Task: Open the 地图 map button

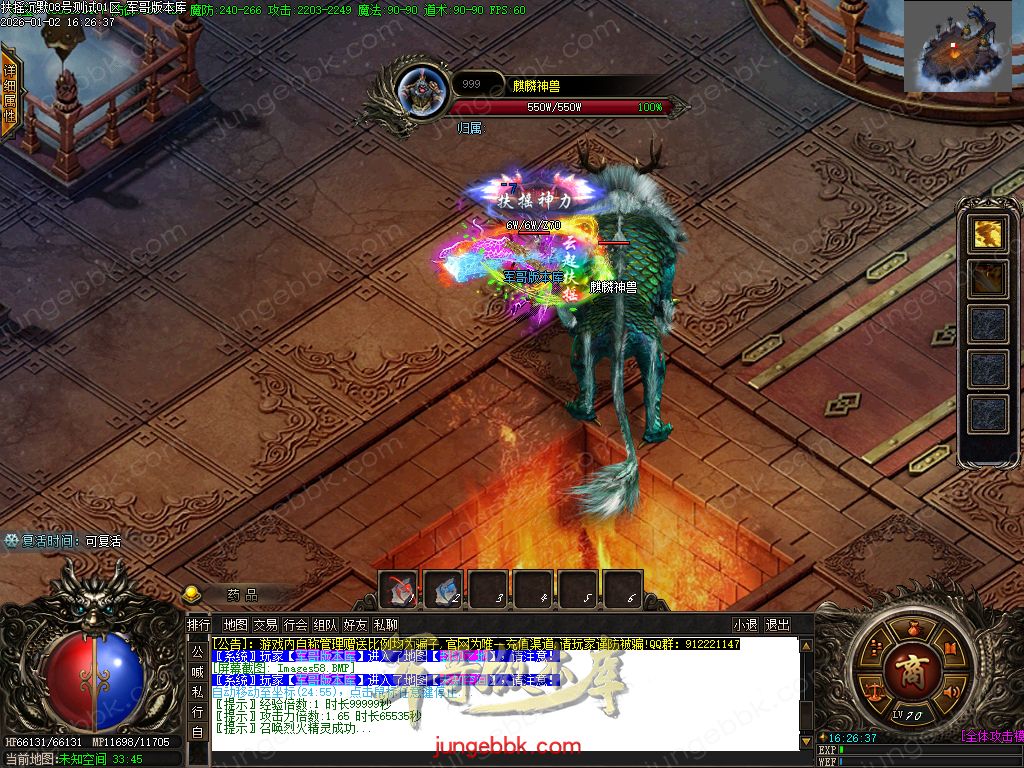Action: (x=235, y=624)
